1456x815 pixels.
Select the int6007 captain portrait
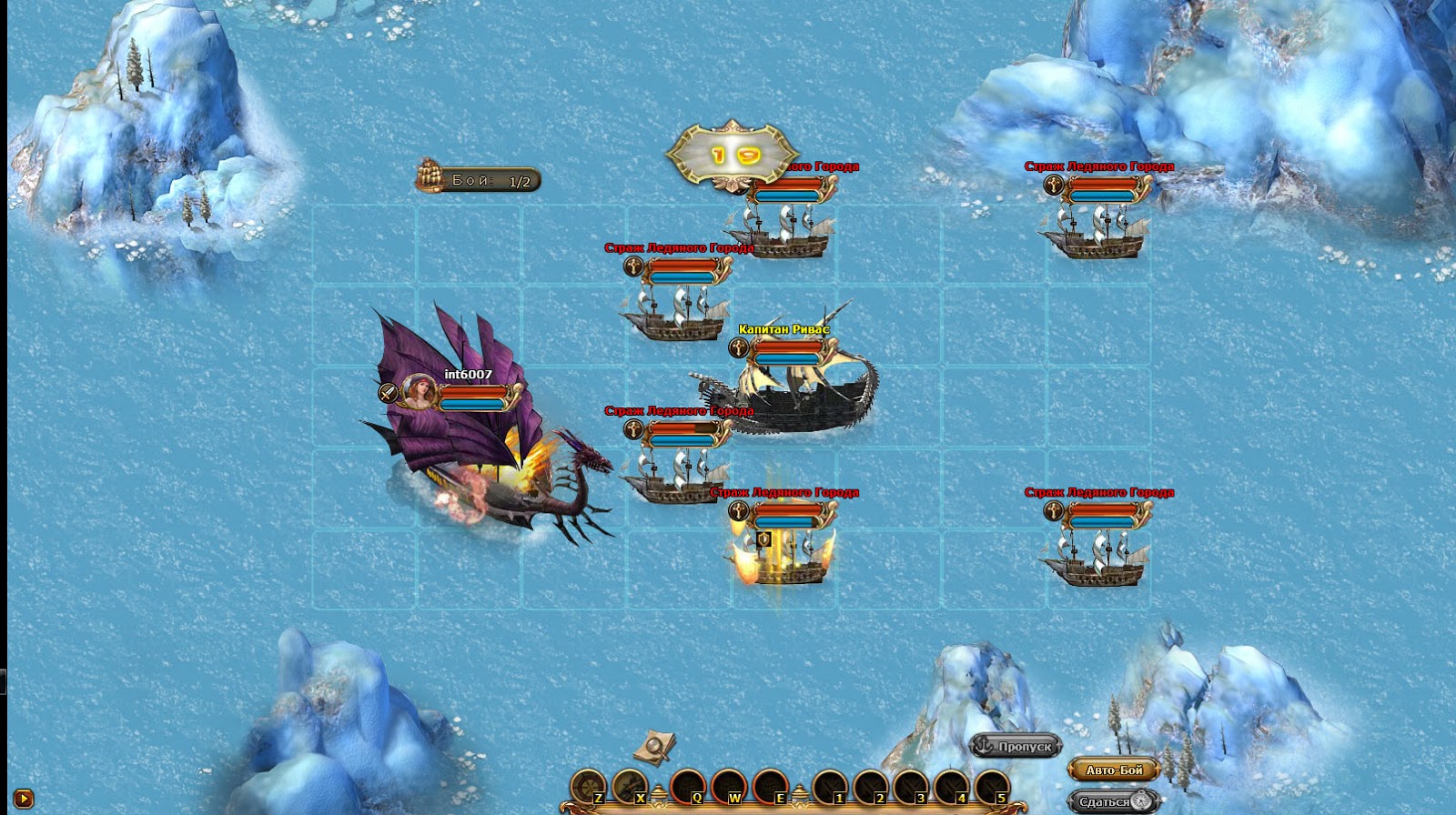419,392
